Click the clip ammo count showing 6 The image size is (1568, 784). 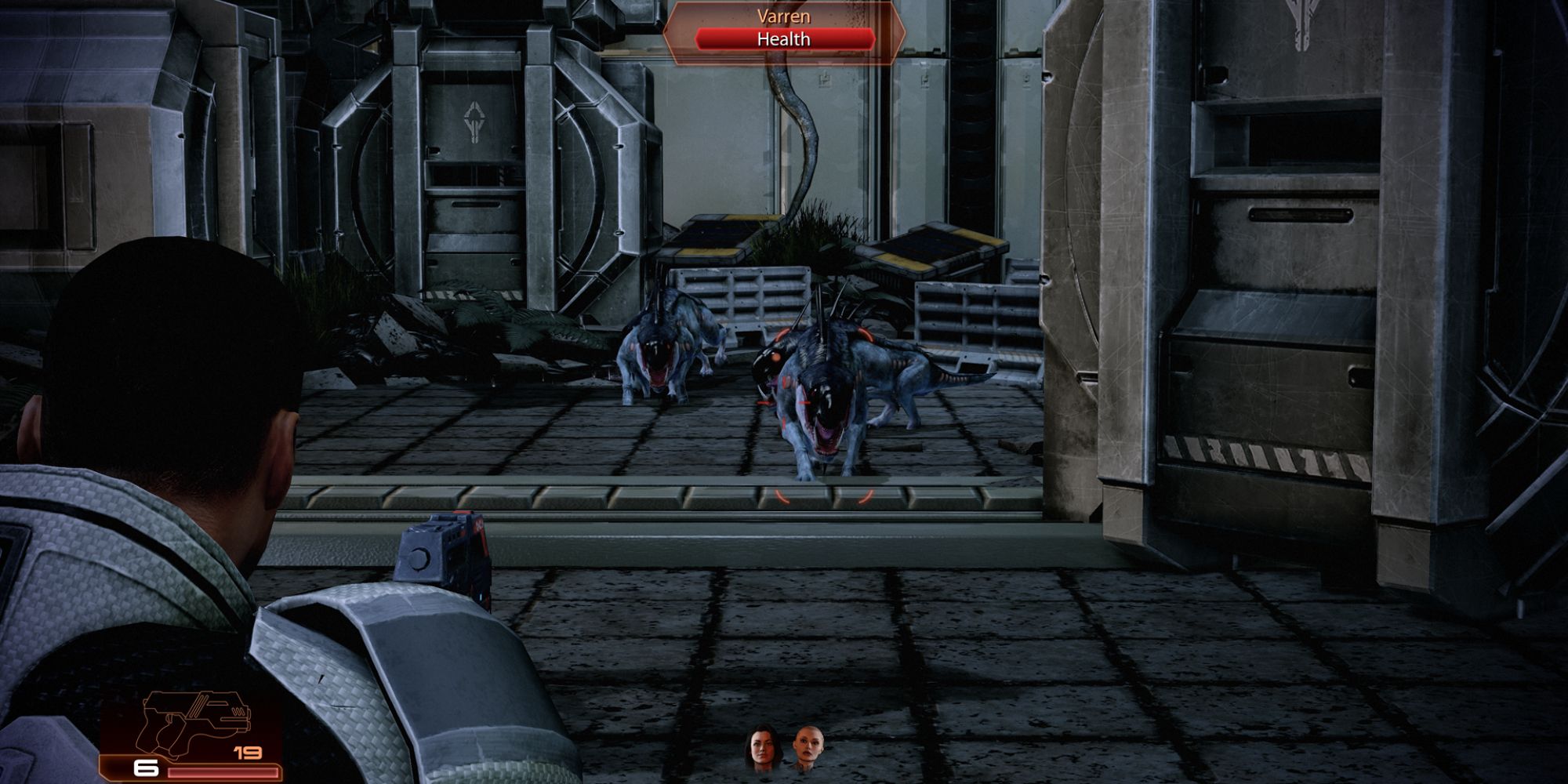click(x=147, y=769)
